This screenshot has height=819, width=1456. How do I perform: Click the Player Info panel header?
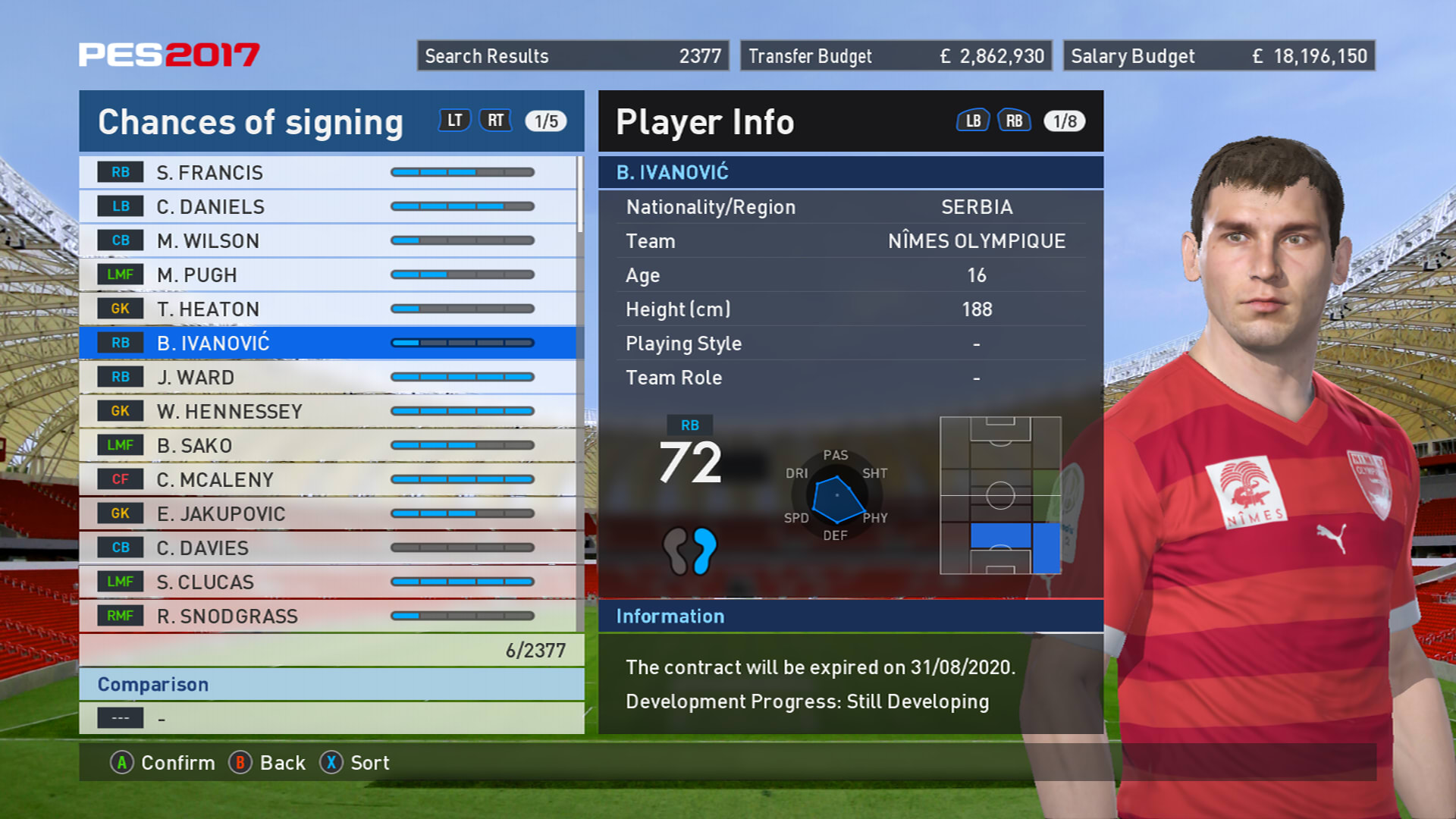(x=705, y=121)
